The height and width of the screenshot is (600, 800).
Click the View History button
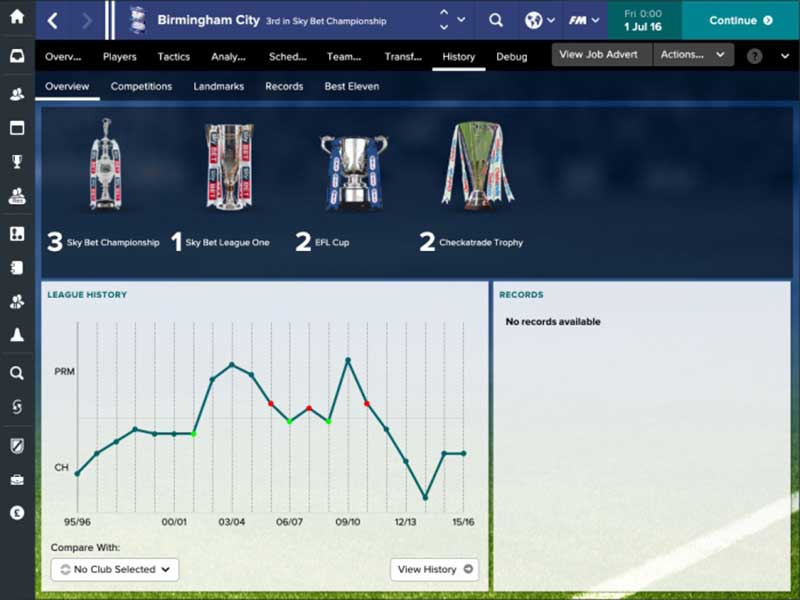coord(434,570)
